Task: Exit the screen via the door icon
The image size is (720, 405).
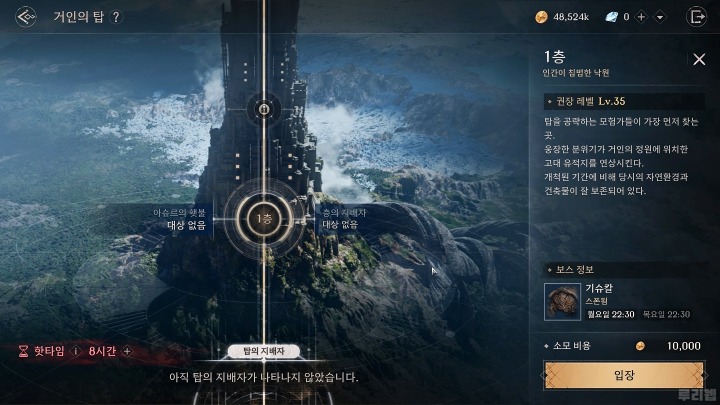Action: tap(696, 17)
